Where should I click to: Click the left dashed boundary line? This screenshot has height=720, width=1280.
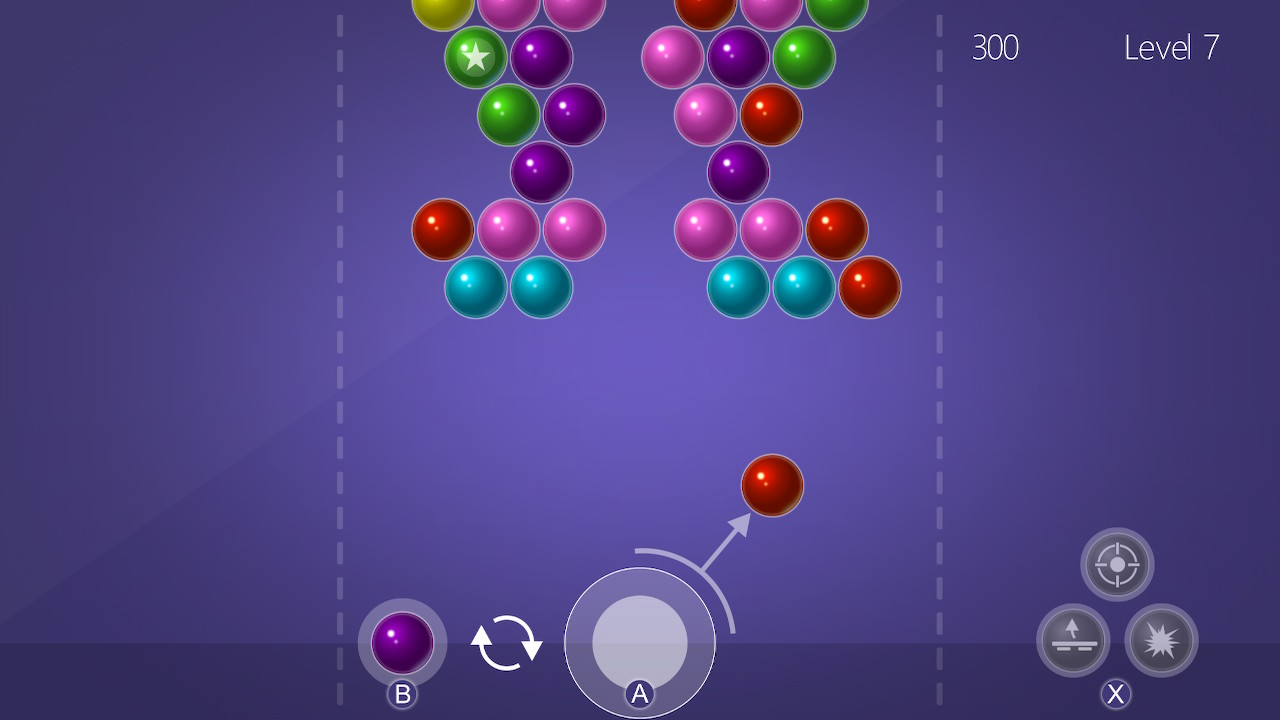pyautogui.click(x=339, y=400)
